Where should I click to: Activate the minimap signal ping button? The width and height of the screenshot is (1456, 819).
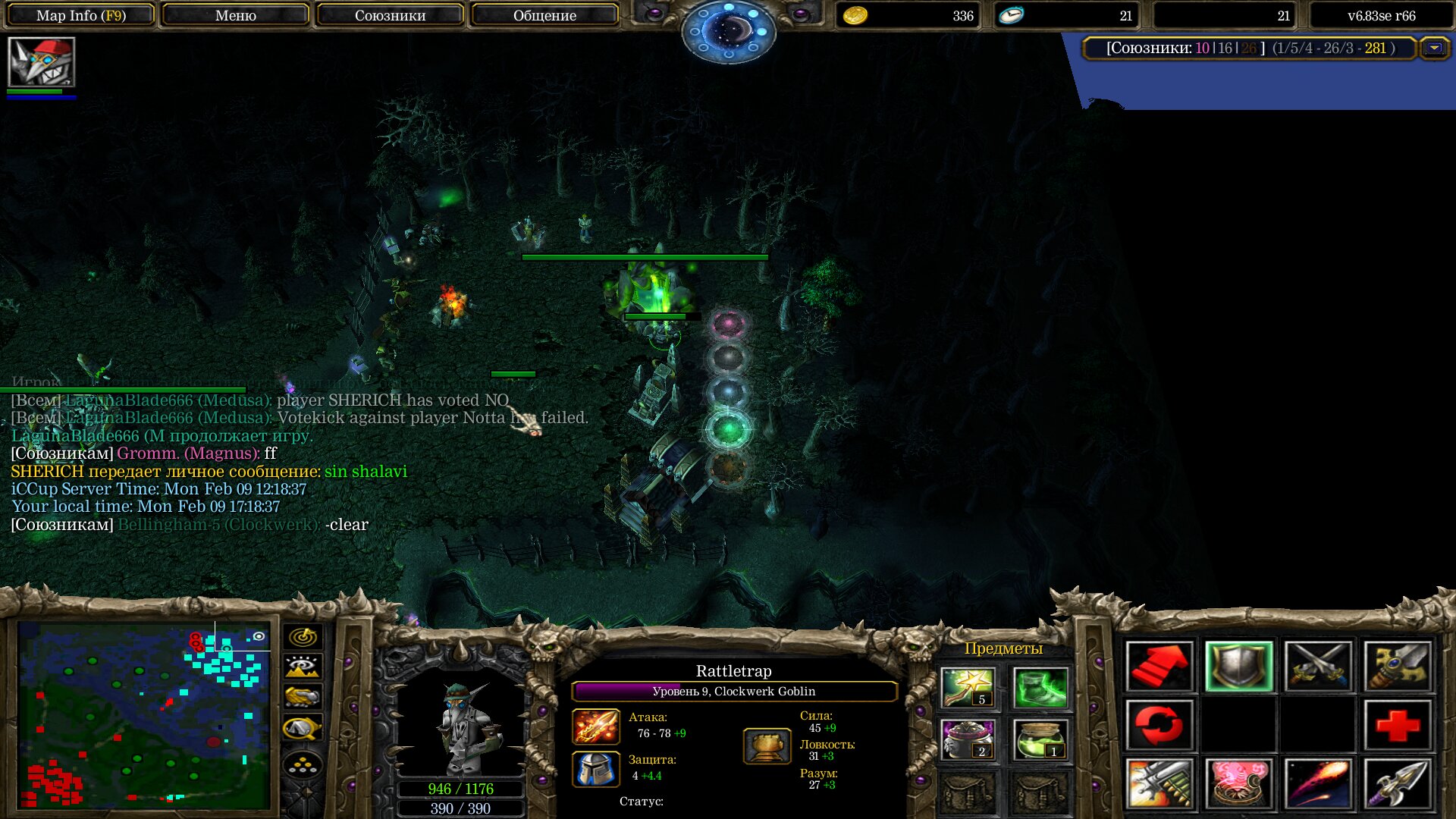pos(303,637)
